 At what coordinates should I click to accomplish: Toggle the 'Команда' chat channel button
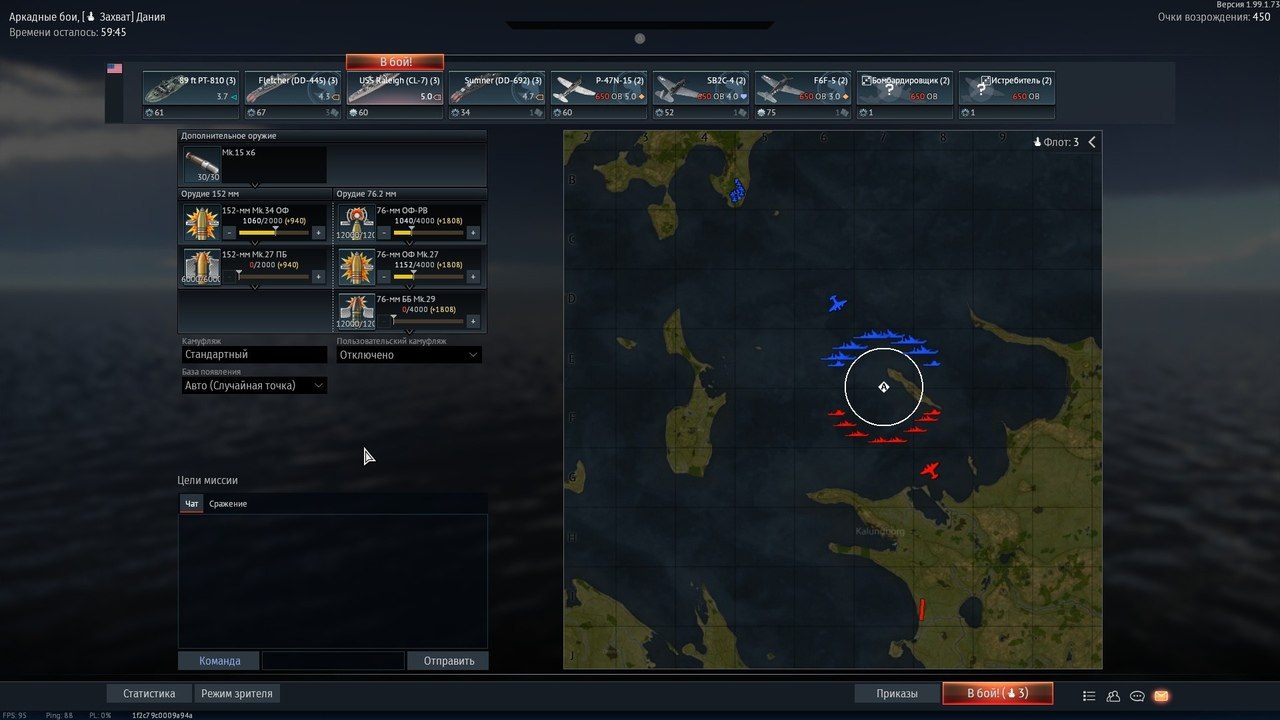pos(219,660)
